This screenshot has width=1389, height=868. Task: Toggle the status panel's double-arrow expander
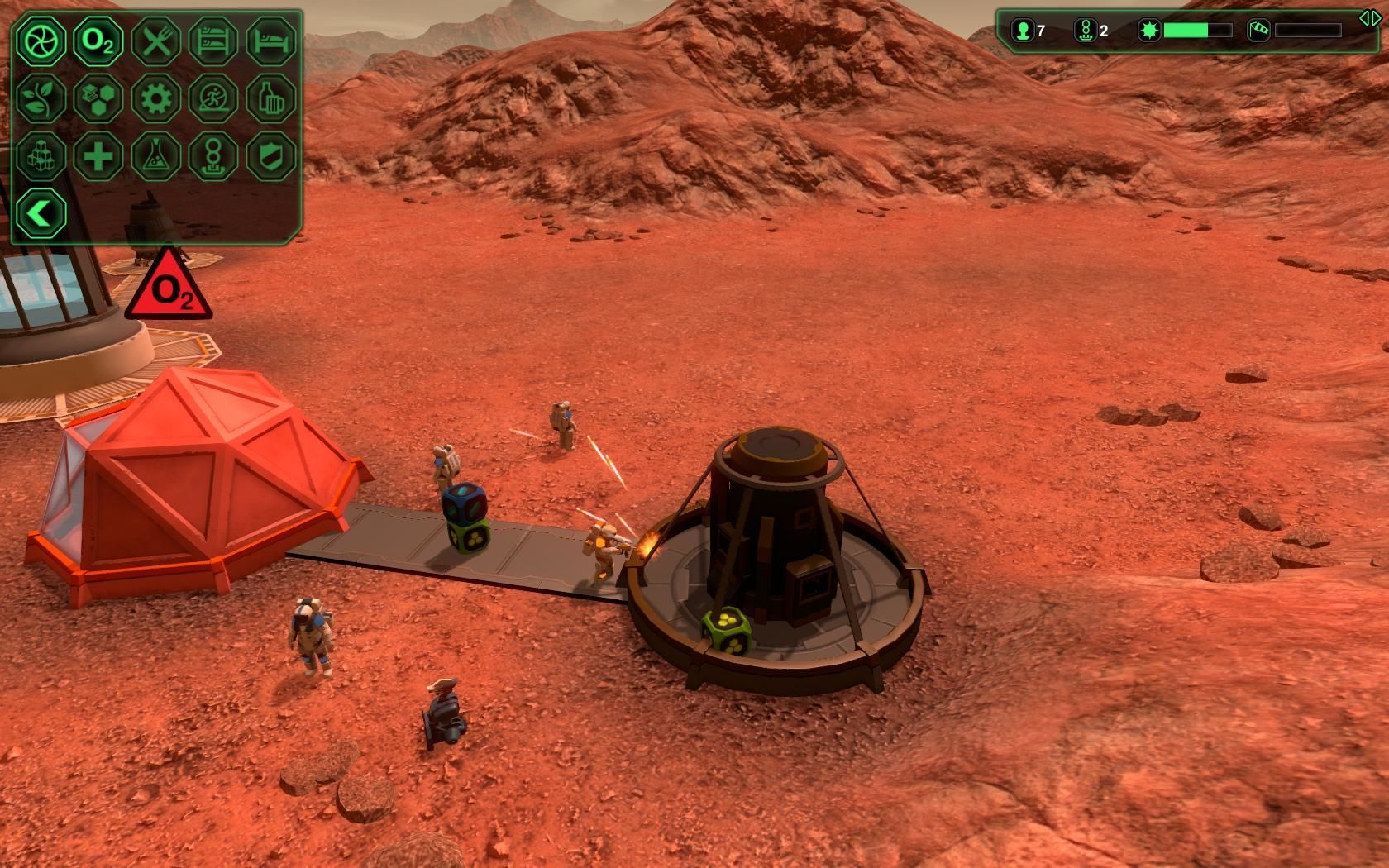1369,18
